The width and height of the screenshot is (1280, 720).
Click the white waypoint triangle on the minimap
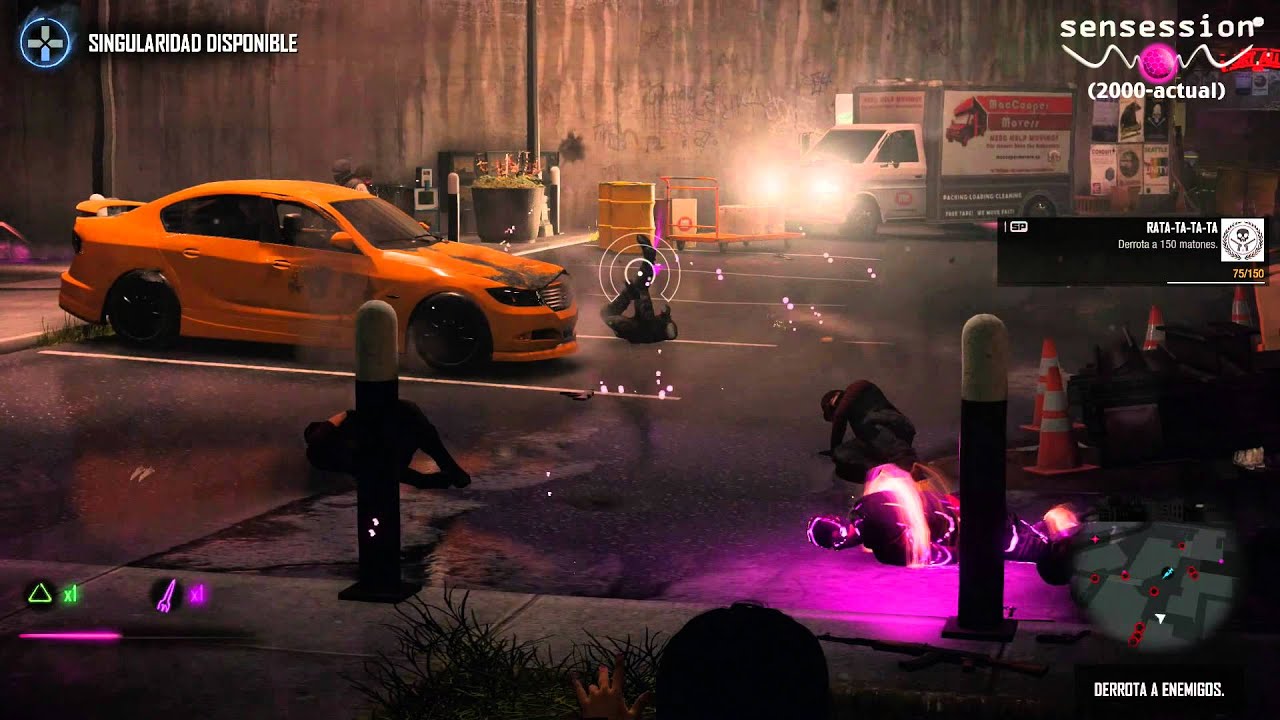pos(1160,618)
